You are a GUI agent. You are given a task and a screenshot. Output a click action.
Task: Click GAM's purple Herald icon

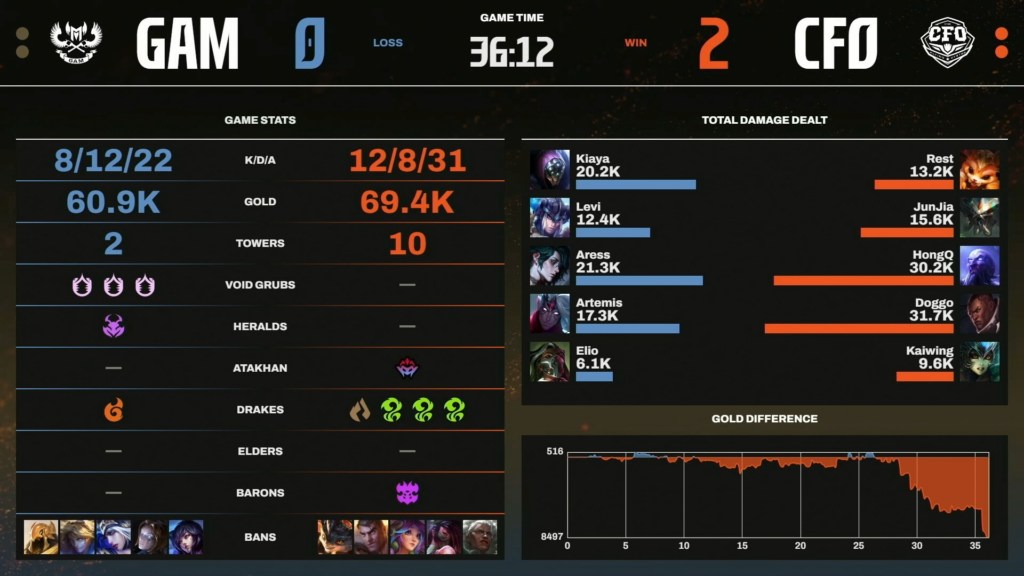tap(113, 326)
